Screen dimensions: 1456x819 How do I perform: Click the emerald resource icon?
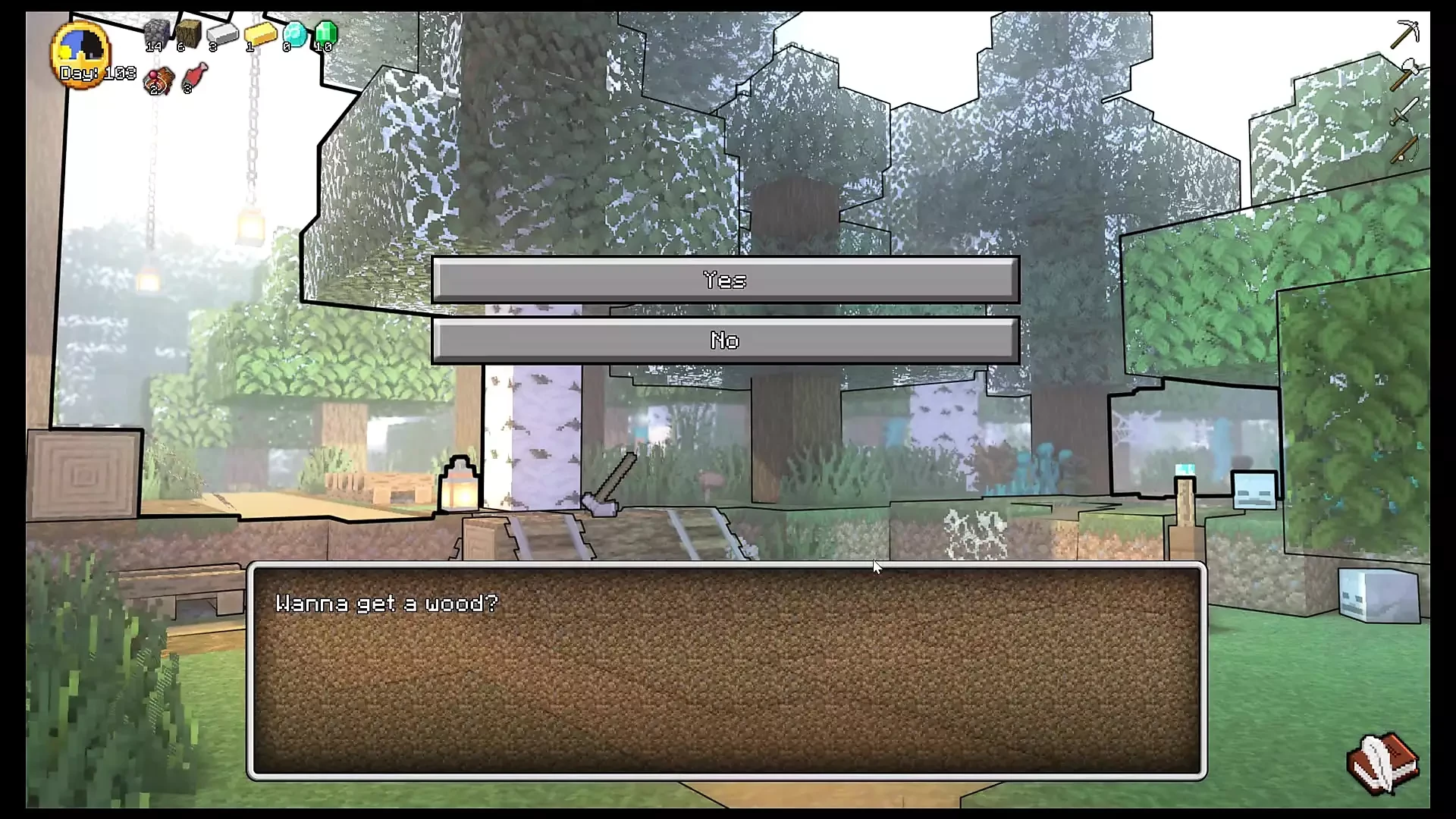pyautogui.click(x=326, y=32)
